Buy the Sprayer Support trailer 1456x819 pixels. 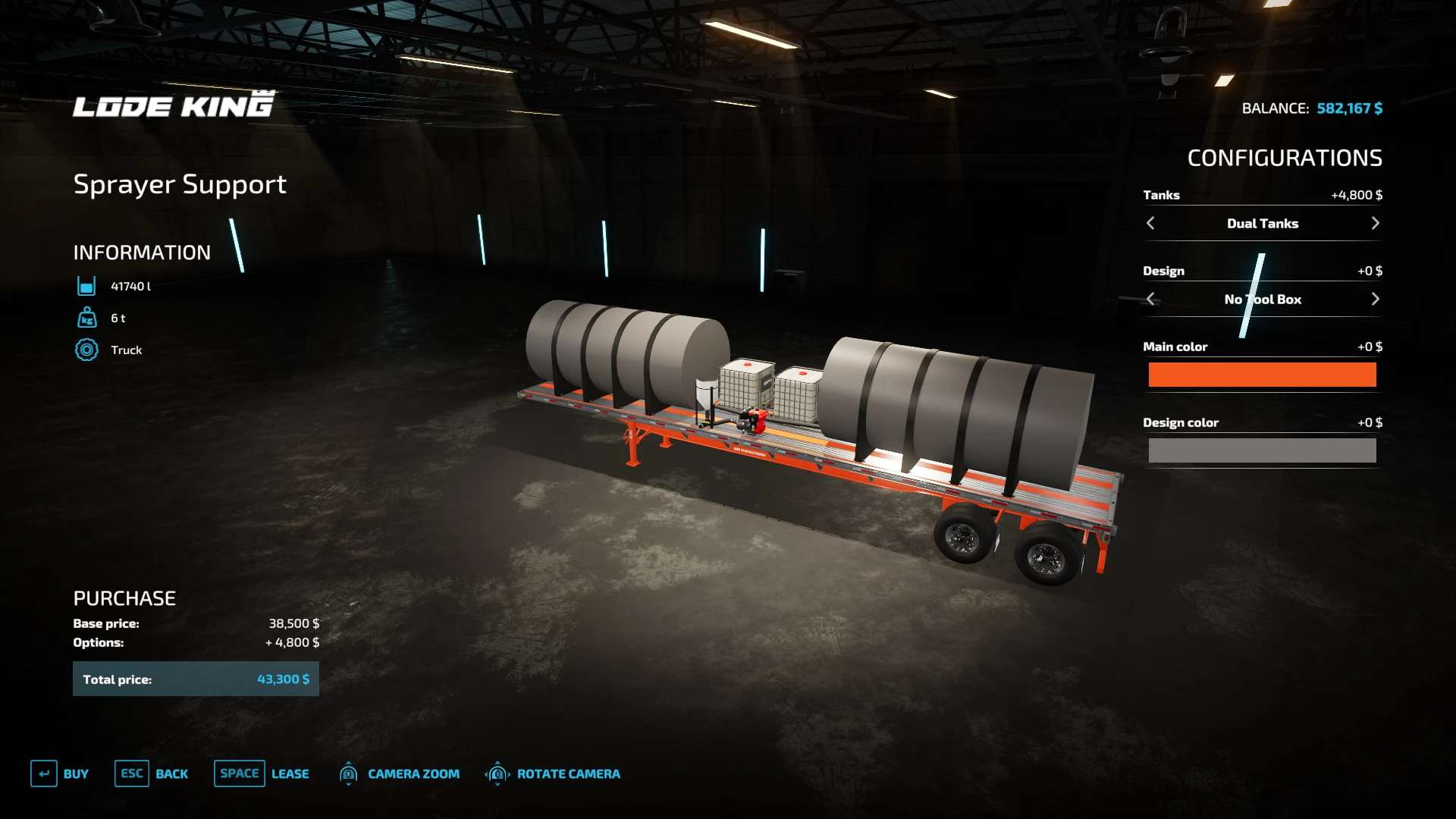tap(60, 773)
